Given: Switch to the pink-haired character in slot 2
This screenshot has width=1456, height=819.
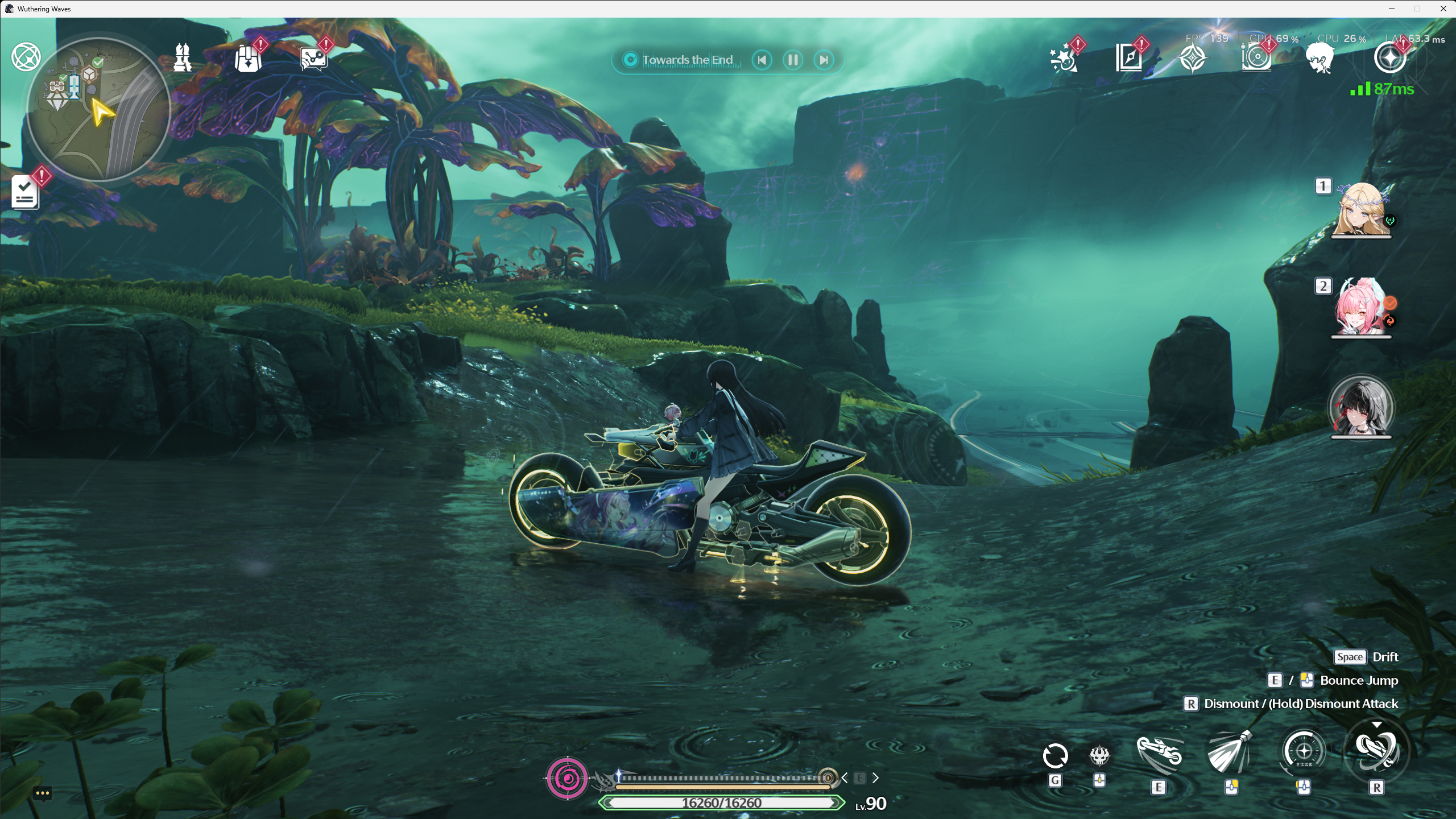Looking at the screenshot, I should 1360,308.
